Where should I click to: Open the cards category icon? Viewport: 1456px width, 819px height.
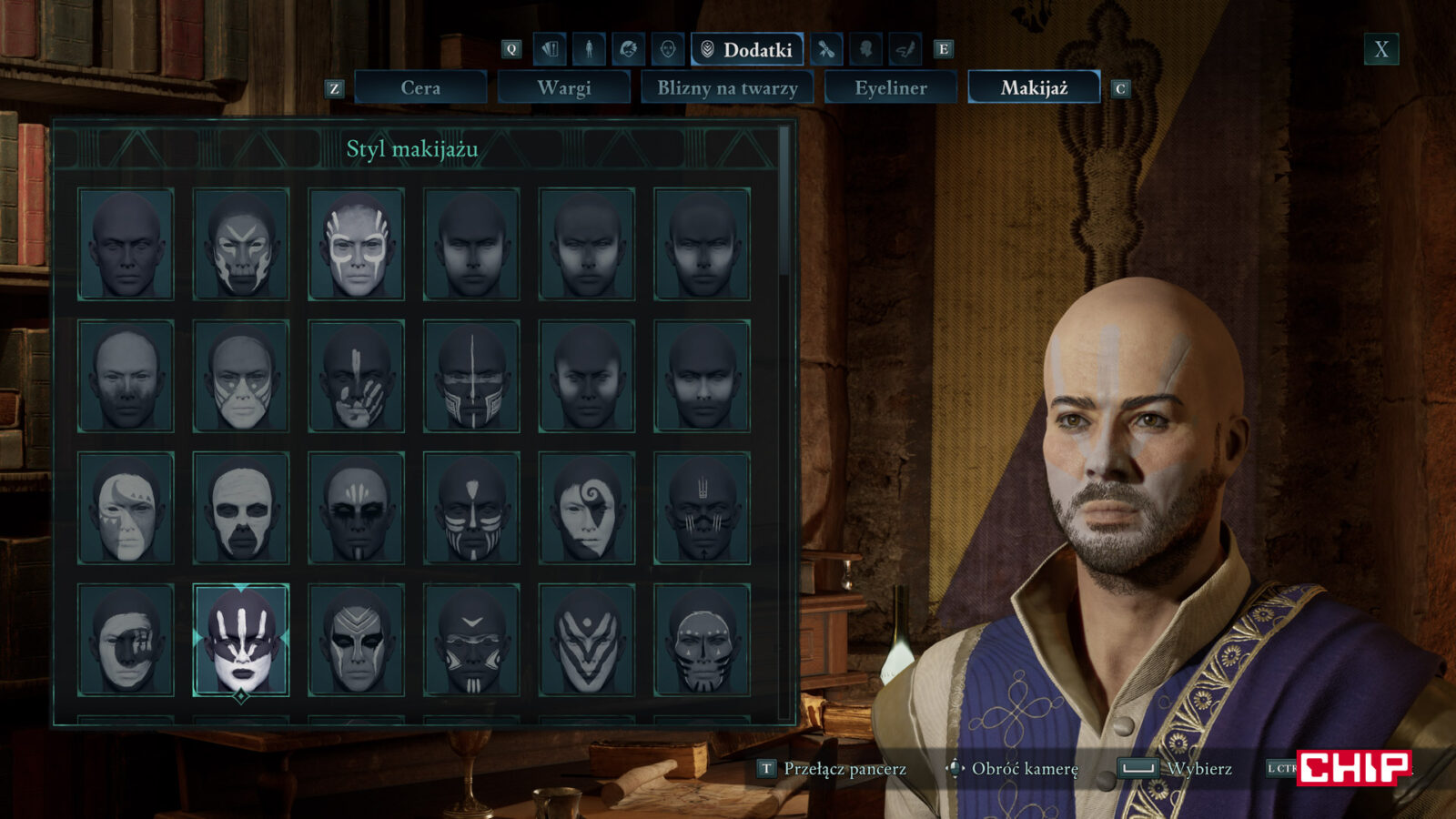coord(550,49)
